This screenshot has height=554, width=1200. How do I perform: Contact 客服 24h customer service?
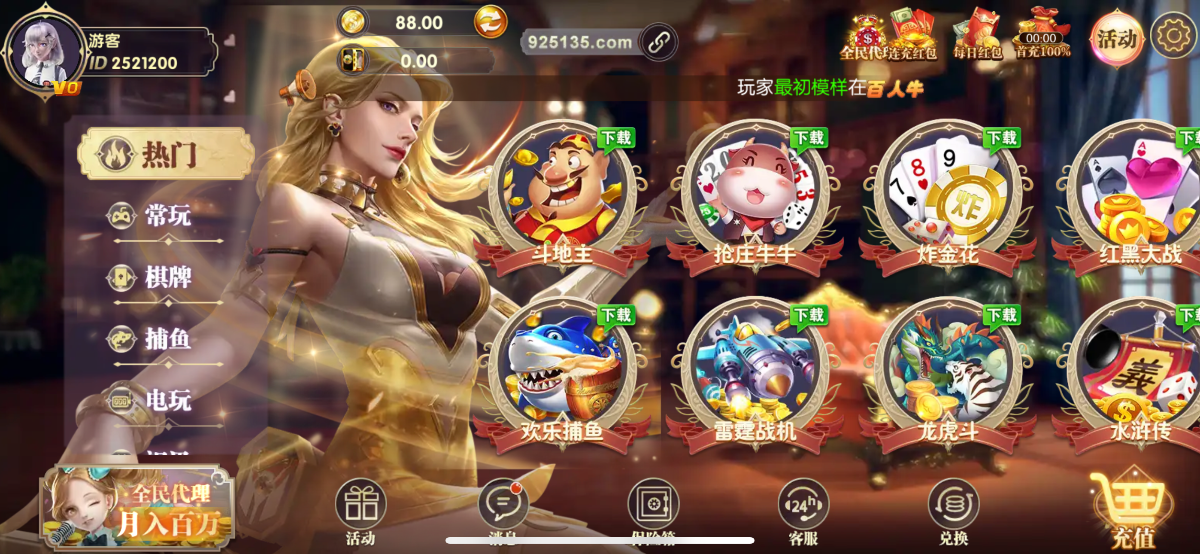[x=803, y=510]
